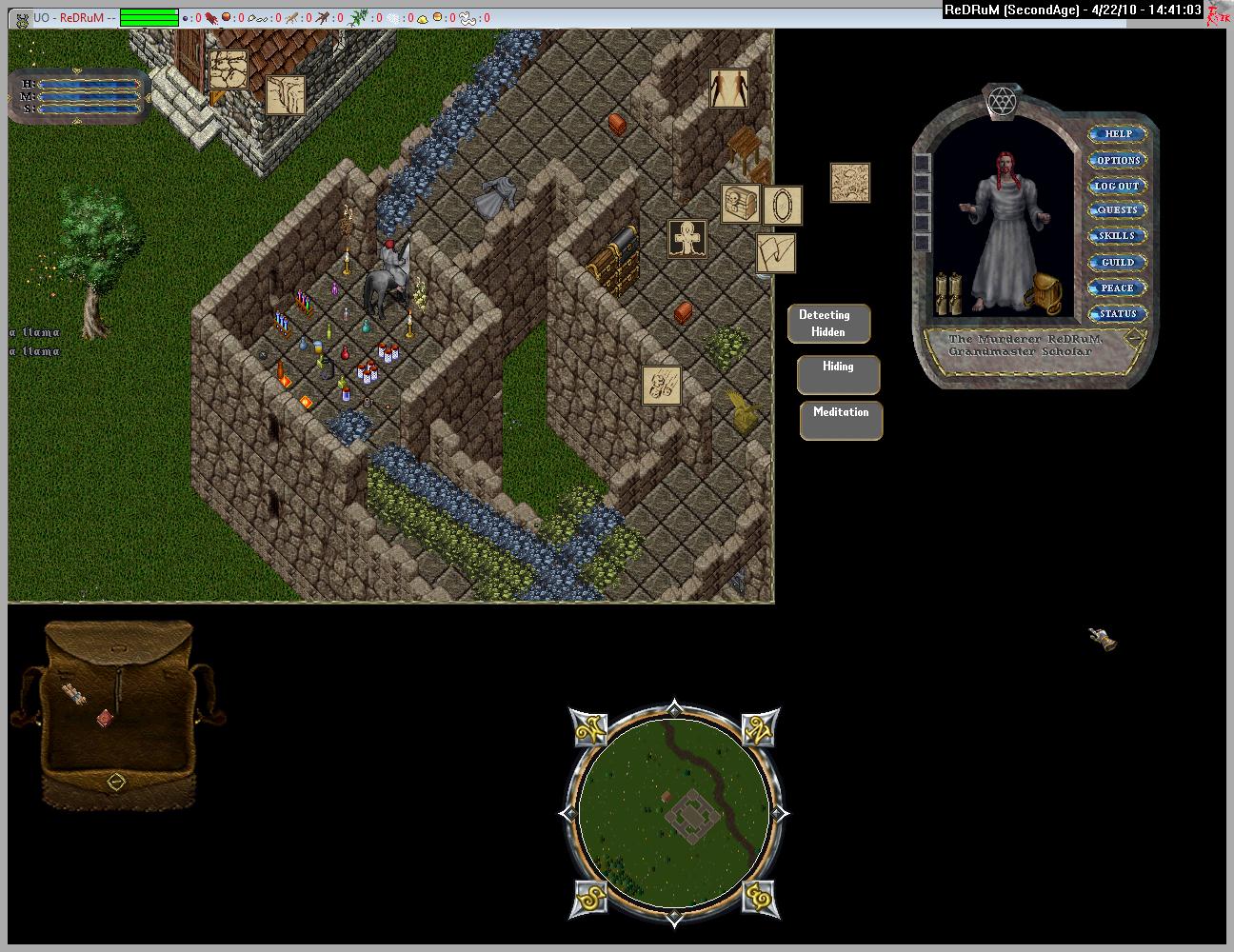
Task: Cast the oval mirror spell icon
Action: 783,206
